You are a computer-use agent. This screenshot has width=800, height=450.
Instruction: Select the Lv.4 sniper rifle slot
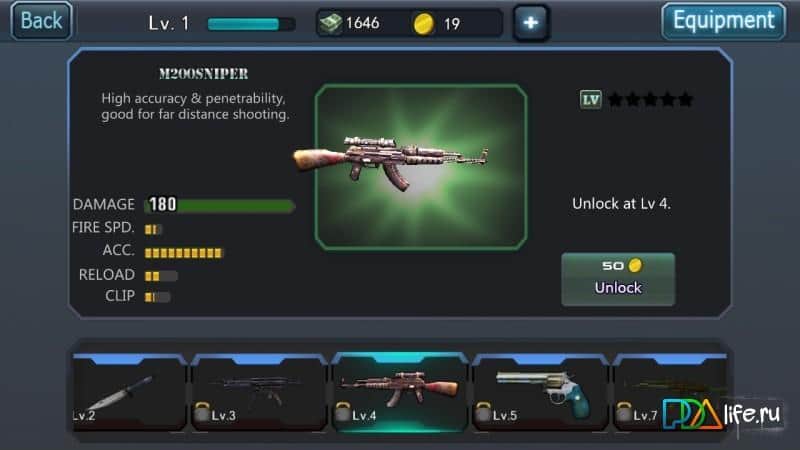pos(399,392)
